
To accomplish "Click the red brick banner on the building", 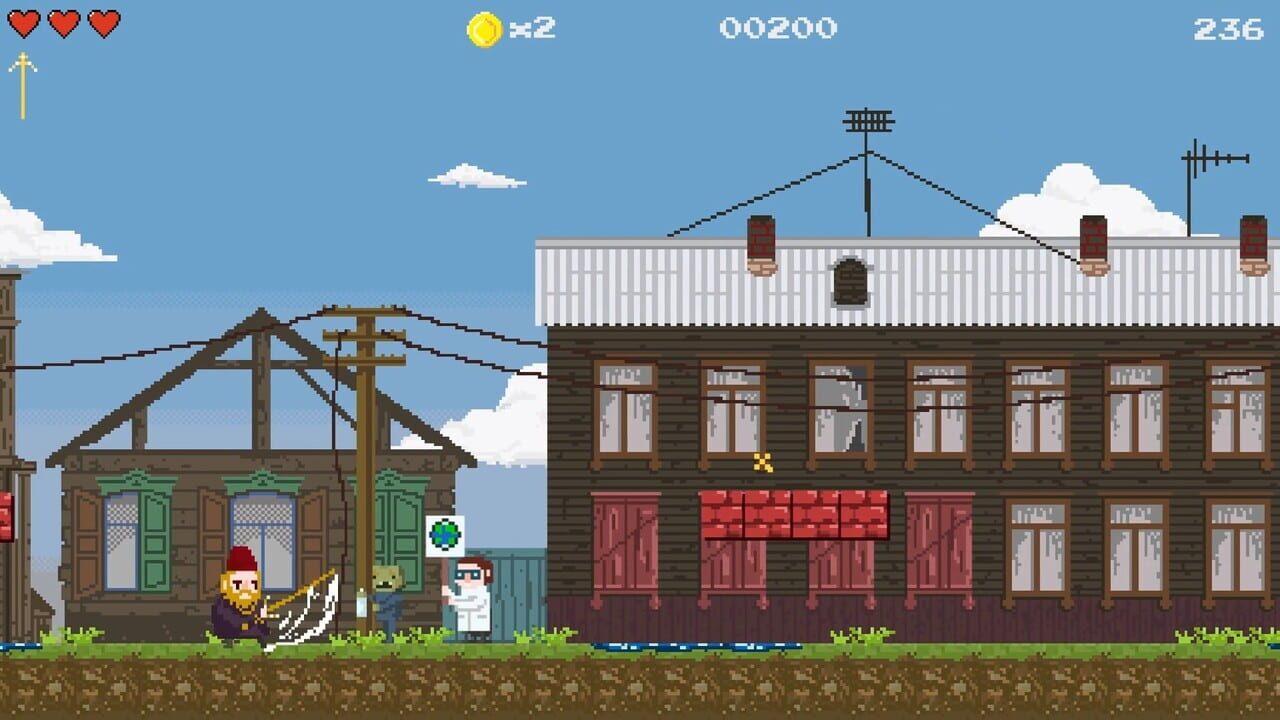I will 797,513.
